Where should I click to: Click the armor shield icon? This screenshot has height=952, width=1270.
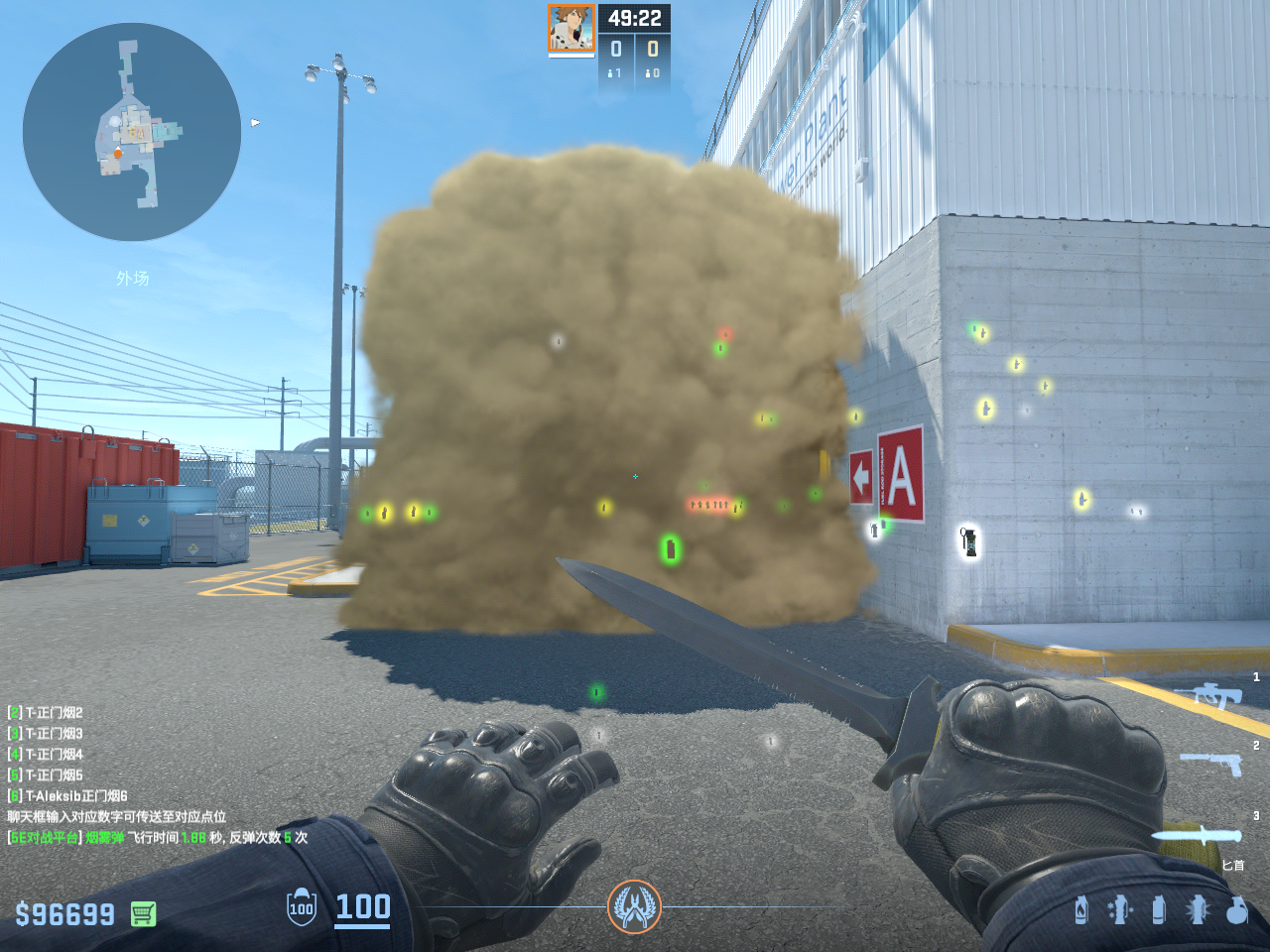point(302,907)
